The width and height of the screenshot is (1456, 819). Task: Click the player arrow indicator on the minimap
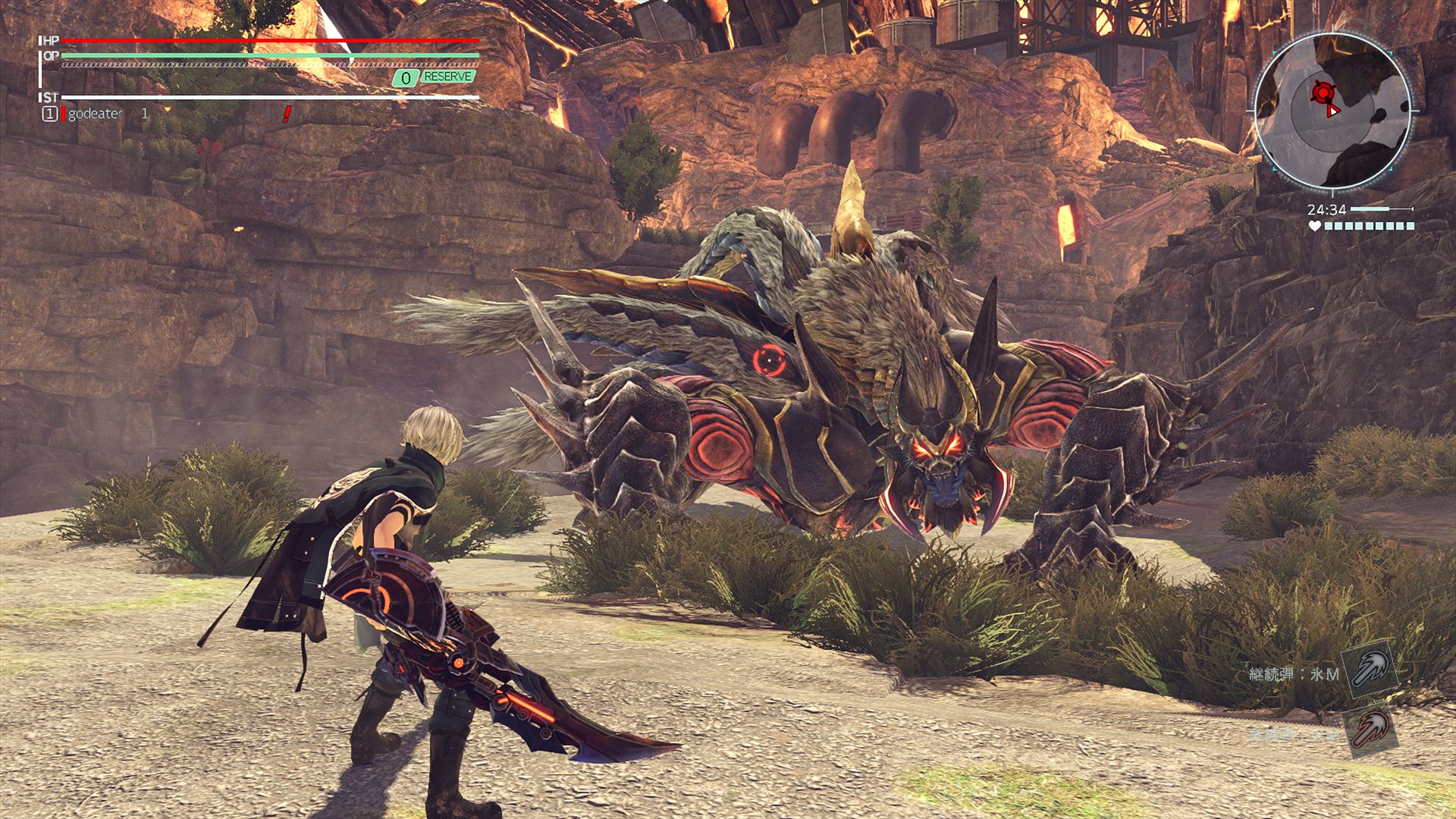coord(1333,111)
